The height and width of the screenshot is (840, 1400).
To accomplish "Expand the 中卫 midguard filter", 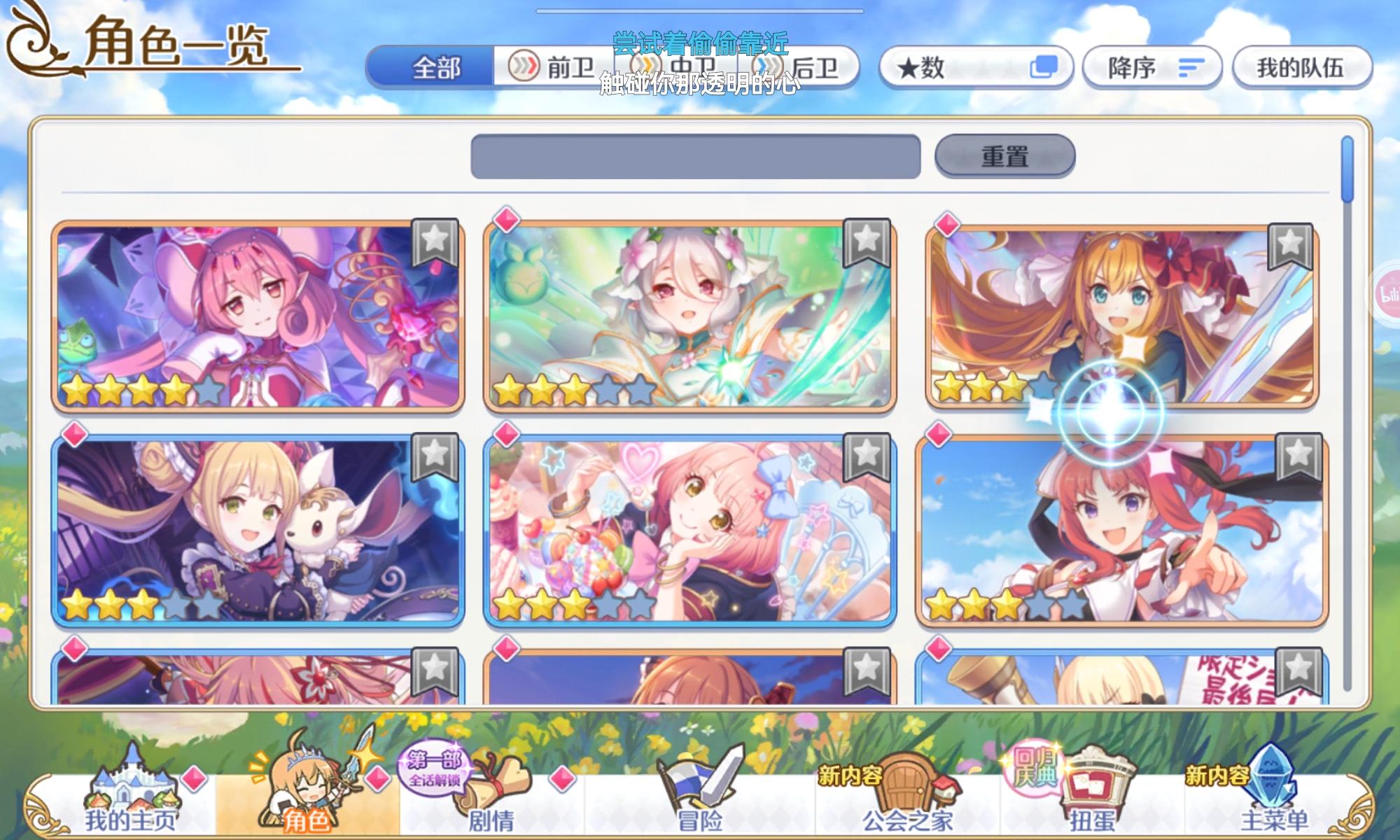I will [675, 66].
